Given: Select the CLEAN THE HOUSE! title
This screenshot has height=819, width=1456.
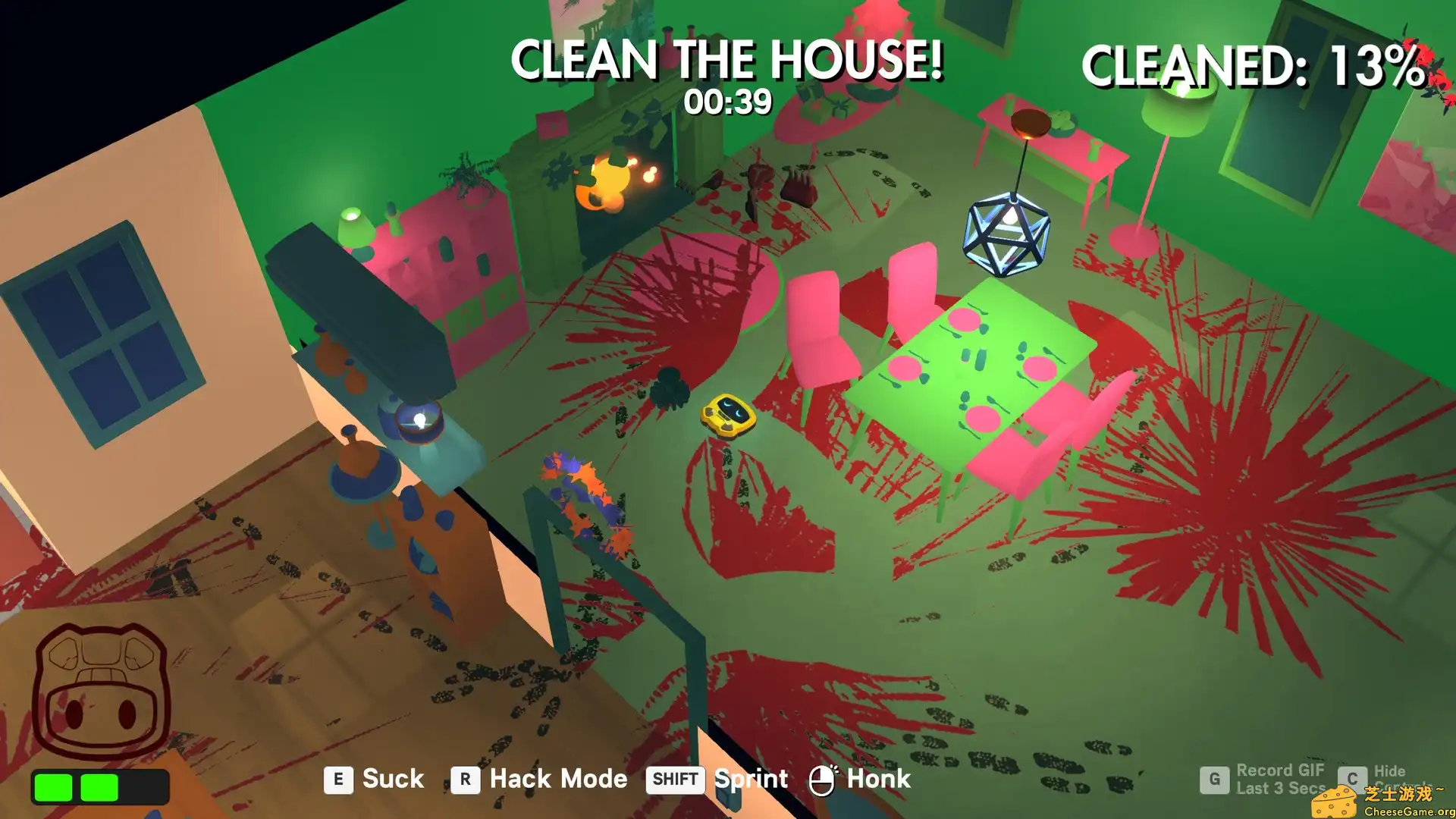Looking at the screenshot, I should click(730, 59).
